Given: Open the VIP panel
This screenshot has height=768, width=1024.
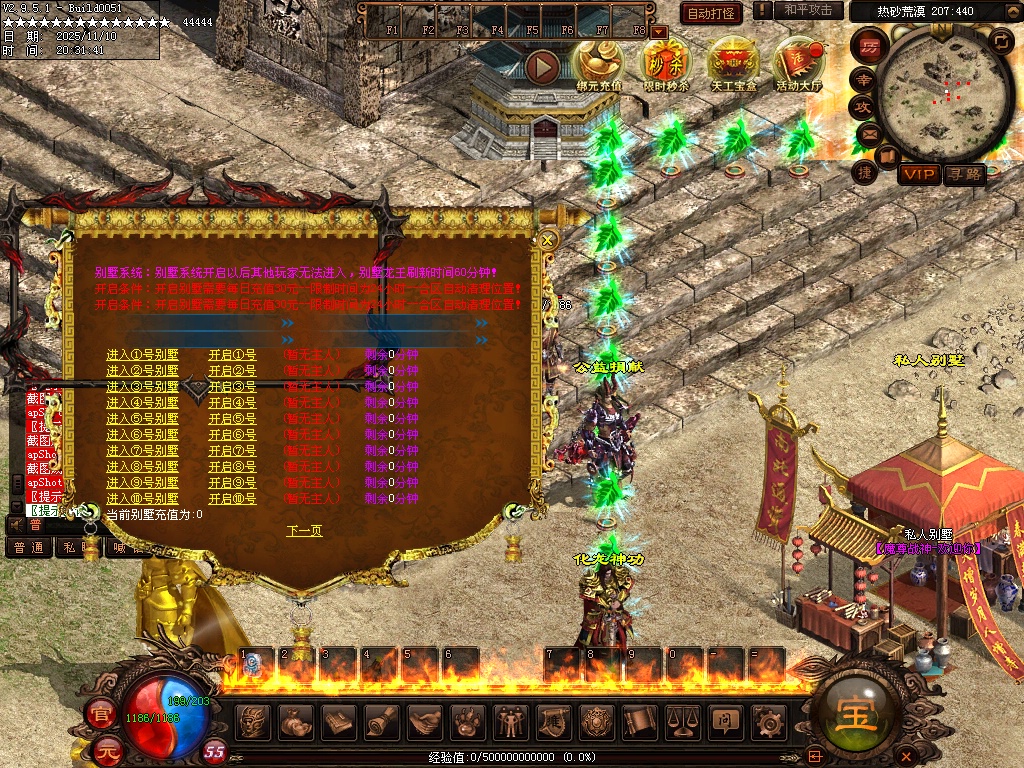Looking at the screenshot, I should [919, 175].
